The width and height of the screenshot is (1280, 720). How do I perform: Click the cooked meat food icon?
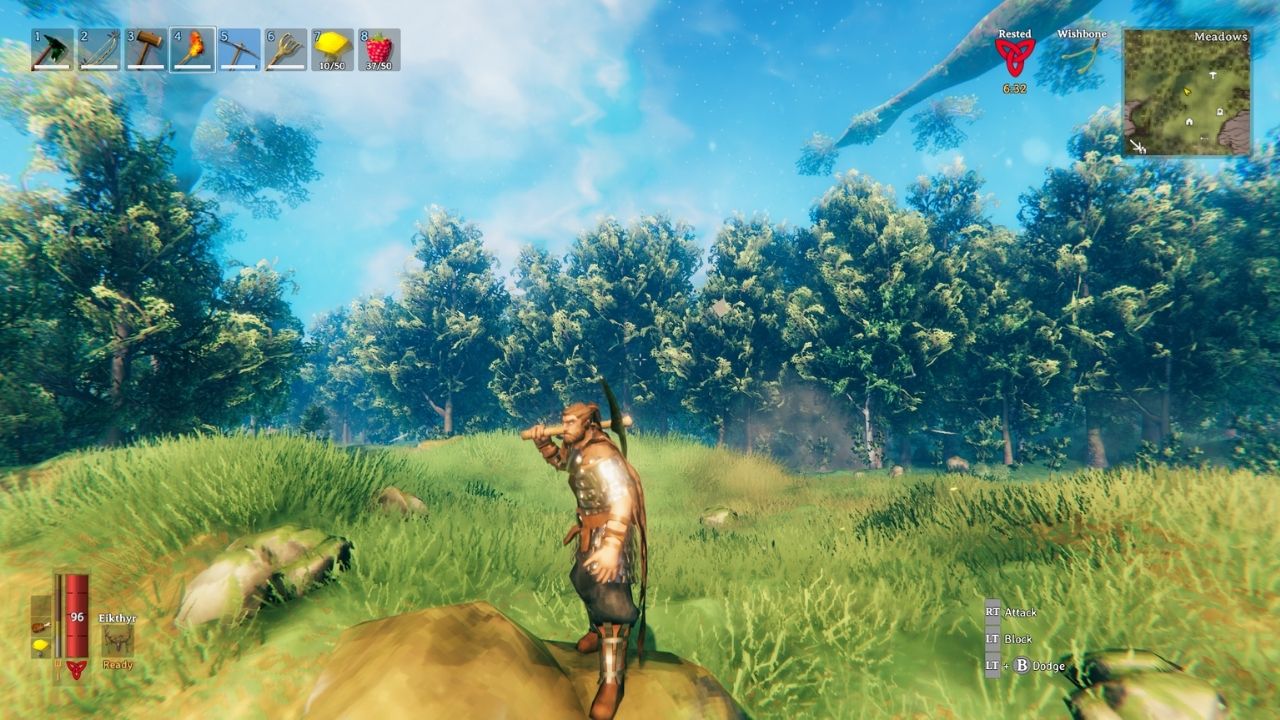40,626
